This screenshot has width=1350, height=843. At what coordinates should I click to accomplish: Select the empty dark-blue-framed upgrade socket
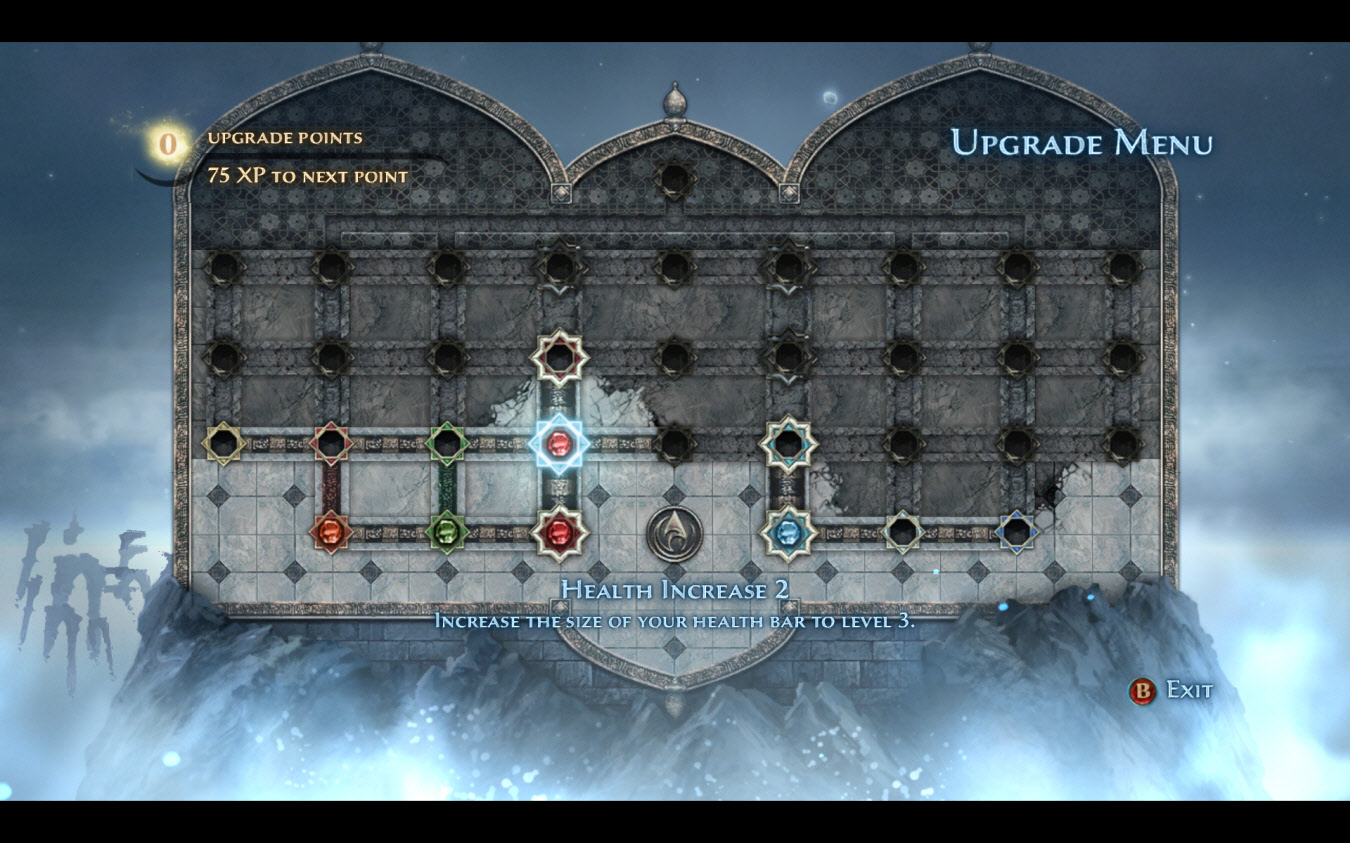1017,532
